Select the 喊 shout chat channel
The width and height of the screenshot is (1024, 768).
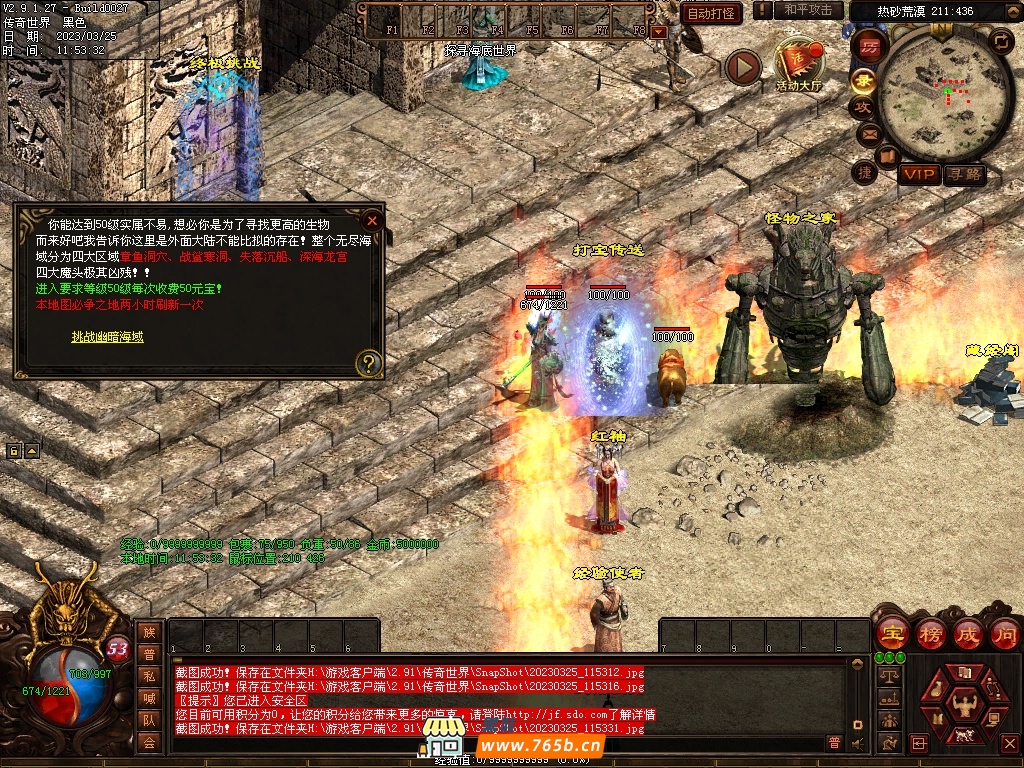[x=149, y=698]
